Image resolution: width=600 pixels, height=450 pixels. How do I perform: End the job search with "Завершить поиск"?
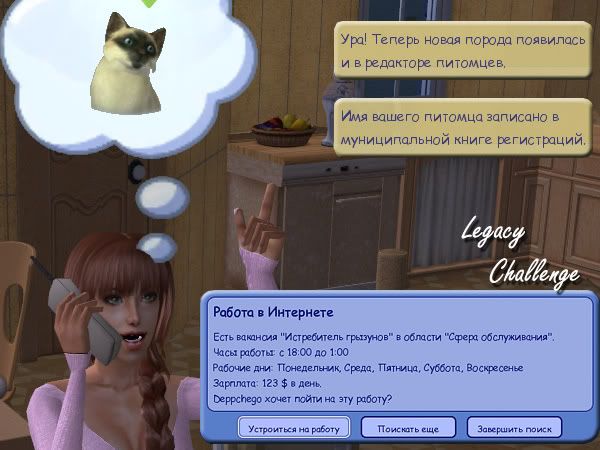pos(523,428)
